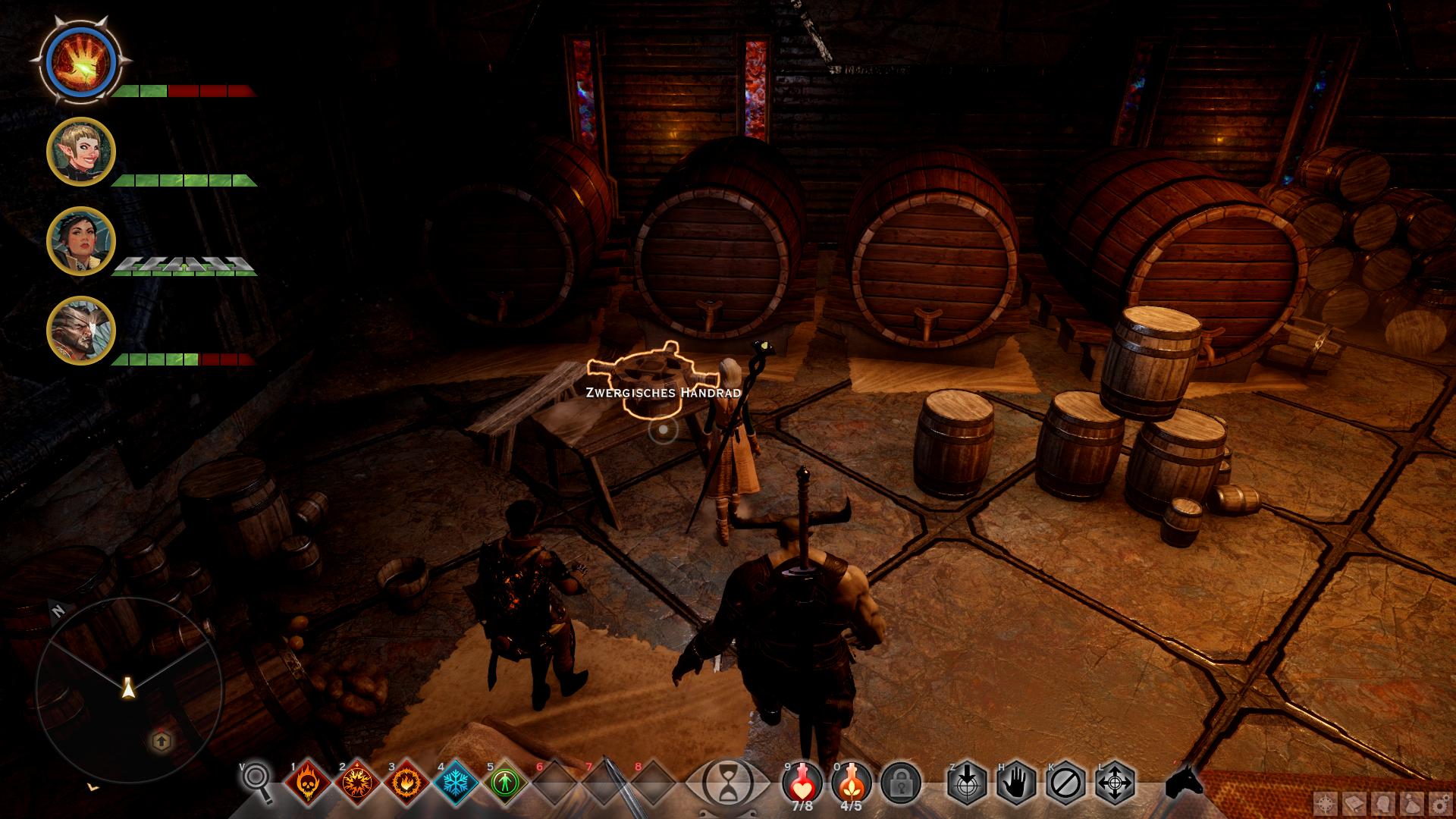Summon the mount with the horse icon
This screenshot has height=819, width=1456.
click(x=1184, y=781)
